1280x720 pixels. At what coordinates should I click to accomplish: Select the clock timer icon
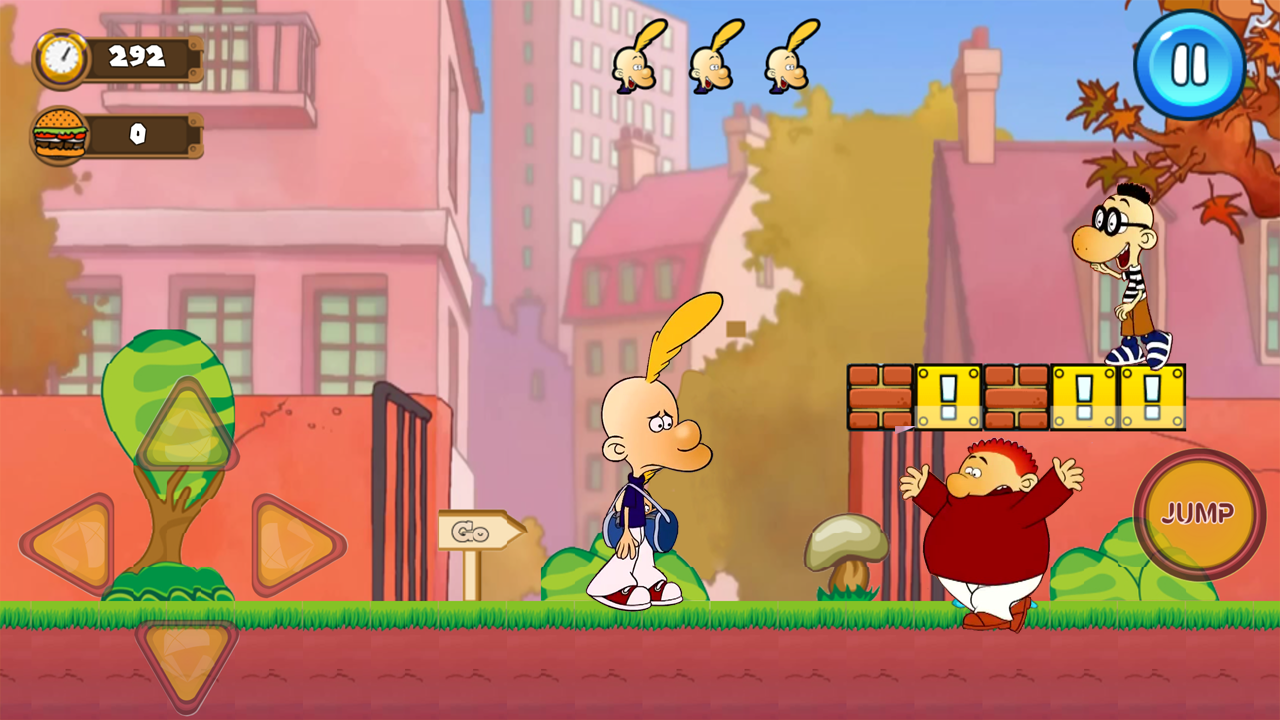click(60, 58)
